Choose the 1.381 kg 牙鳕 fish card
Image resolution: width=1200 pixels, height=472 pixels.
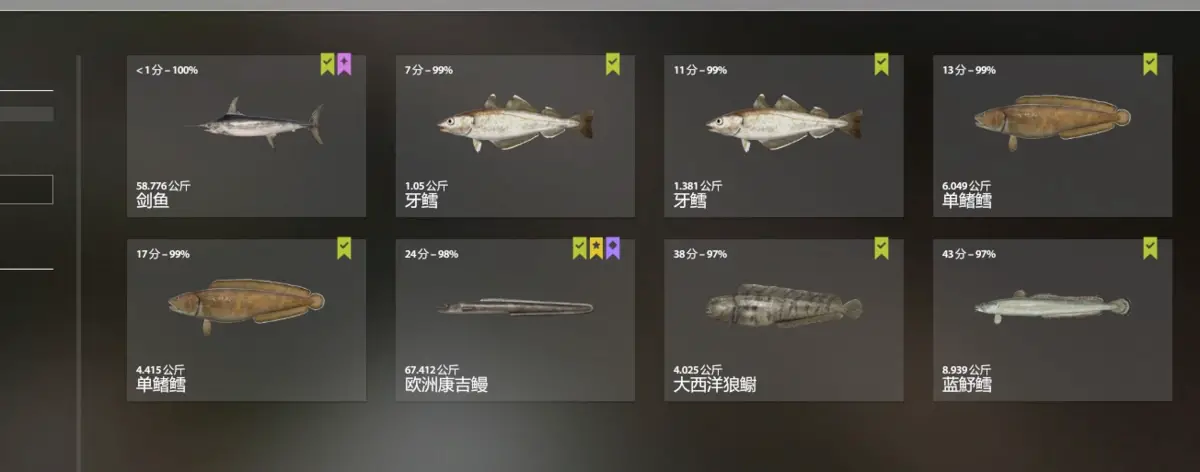[784, 136]
